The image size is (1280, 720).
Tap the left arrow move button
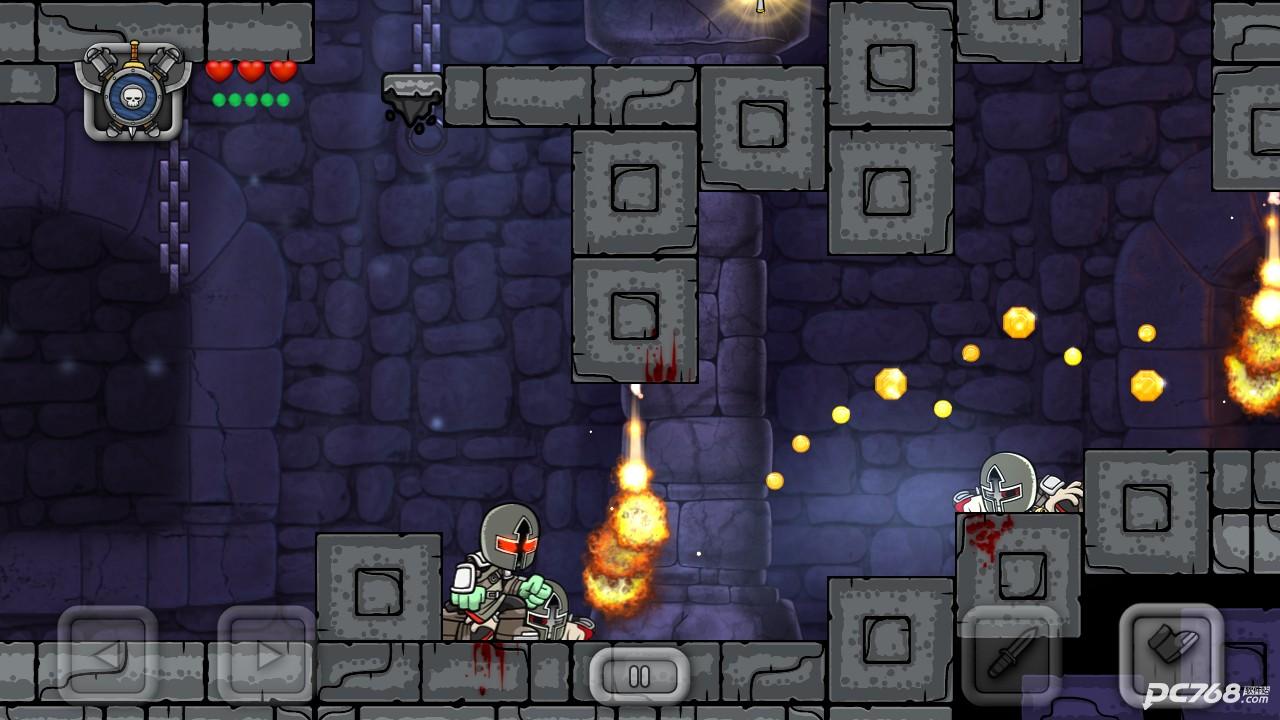(x=107, y=655)
